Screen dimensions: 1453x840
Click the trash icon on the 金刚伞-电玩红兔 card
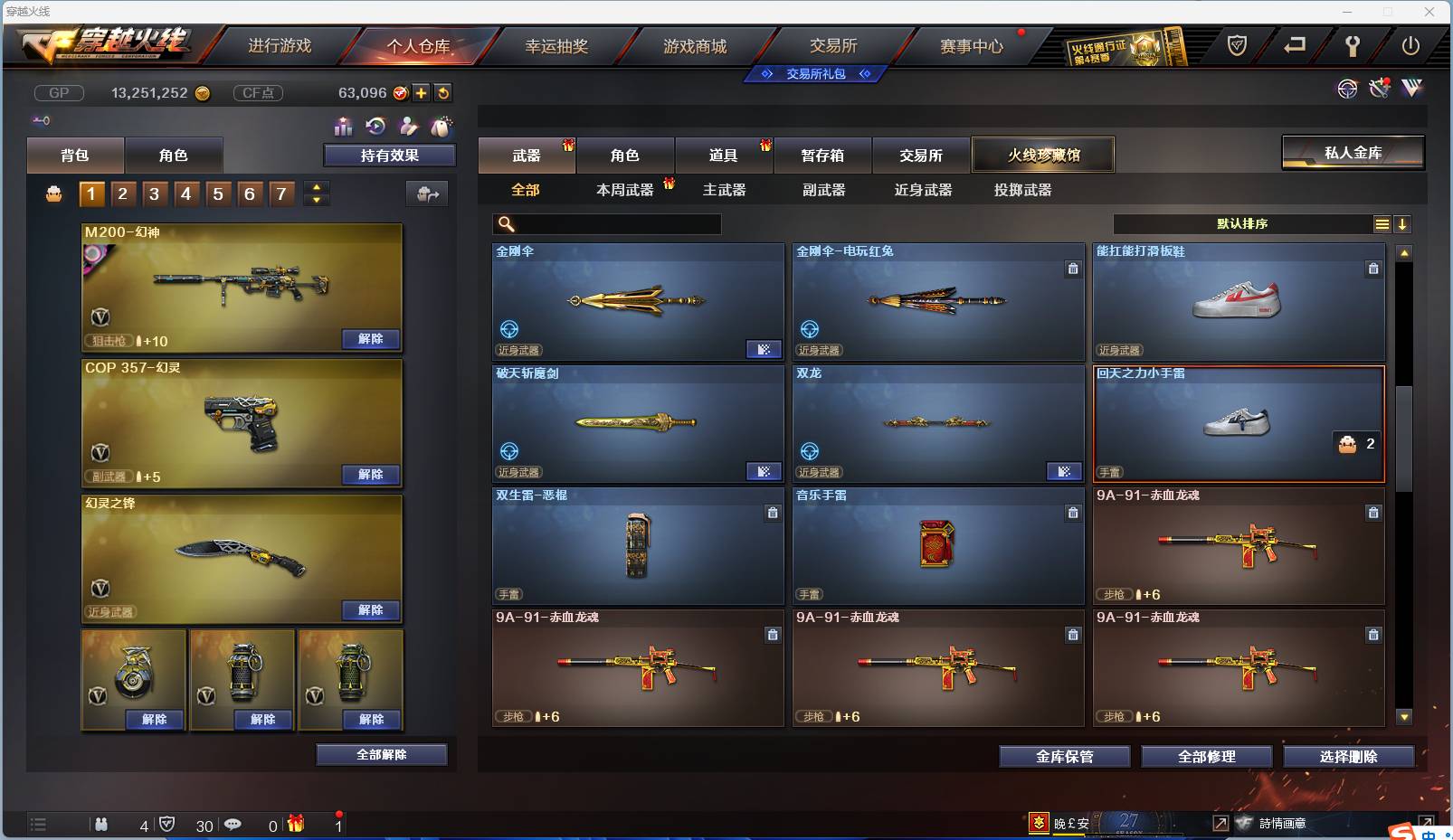tap(1074, 269)
